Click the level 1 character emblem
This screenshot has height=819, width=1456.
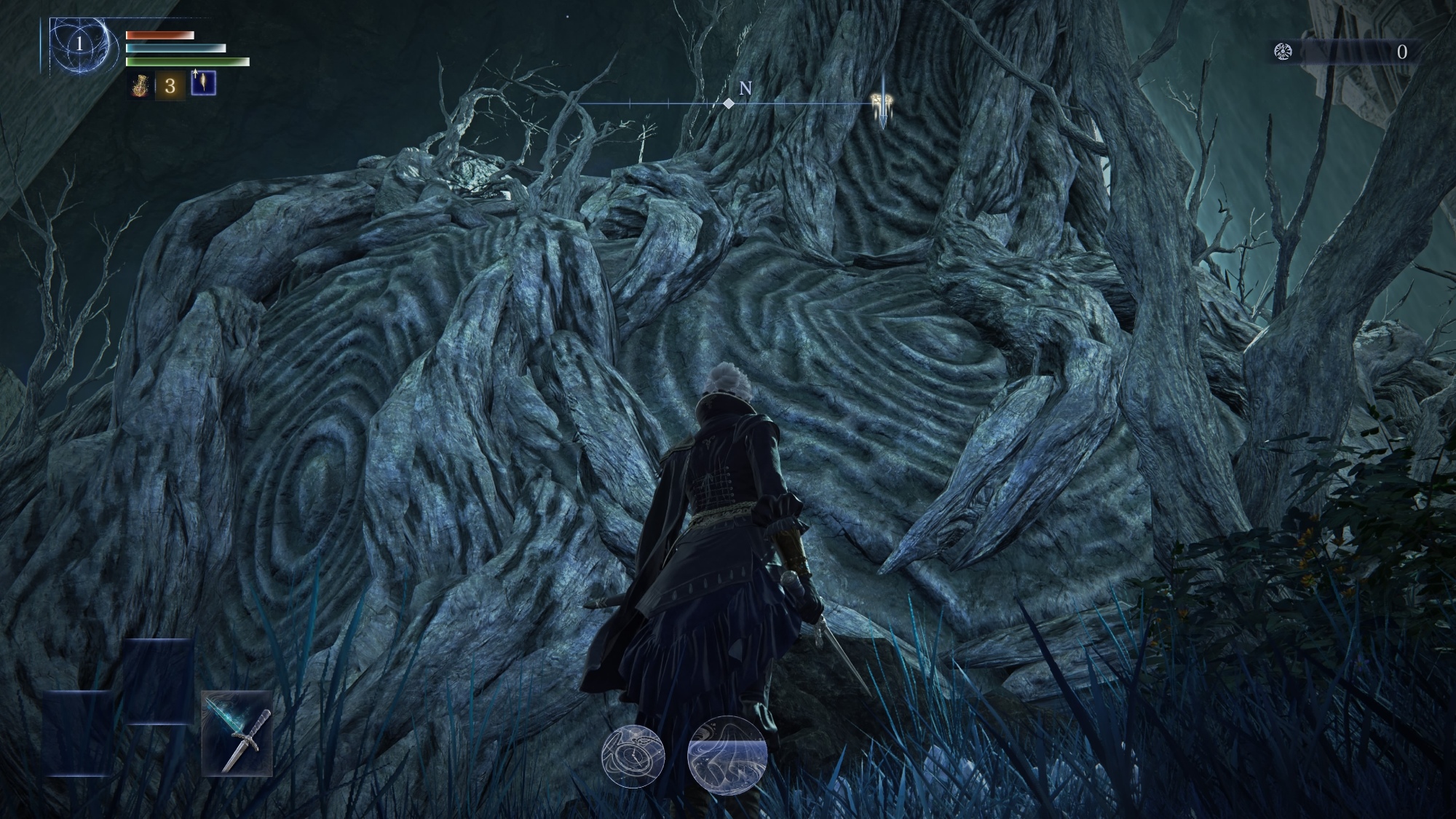pos(80,44)
